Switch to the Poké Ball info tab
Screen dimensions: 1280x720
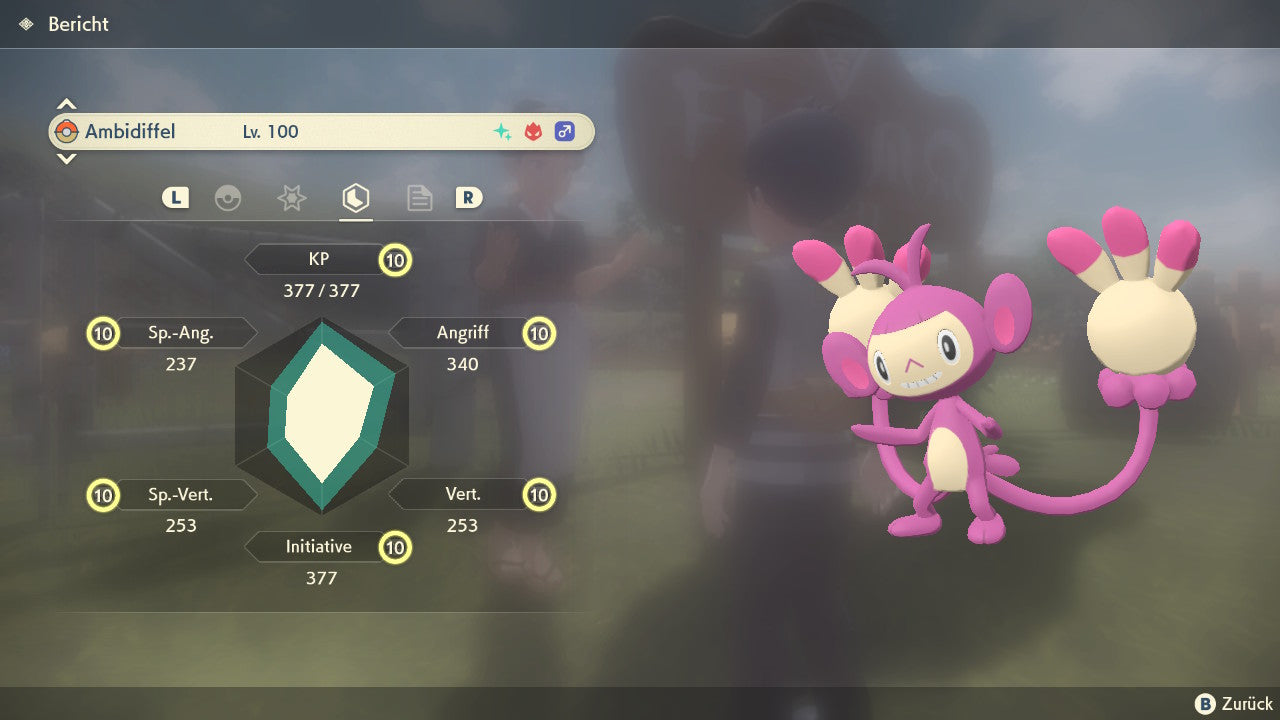click(228, 198)
